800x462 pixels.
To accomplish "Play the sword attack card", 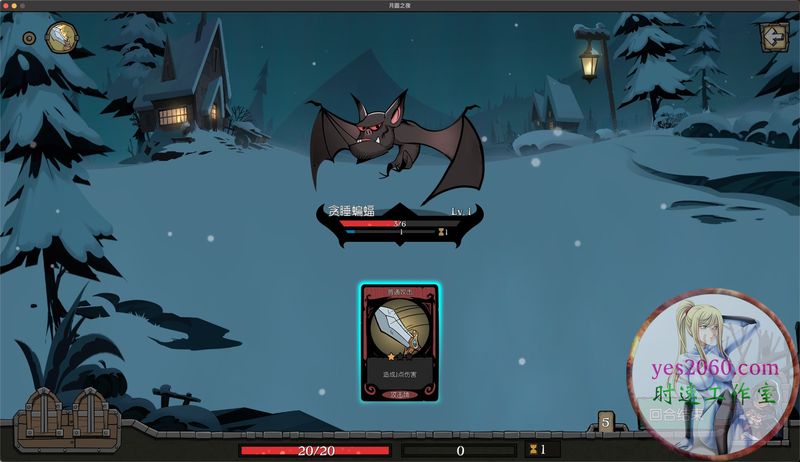I will pyautogui.click(x=399, y=343).
